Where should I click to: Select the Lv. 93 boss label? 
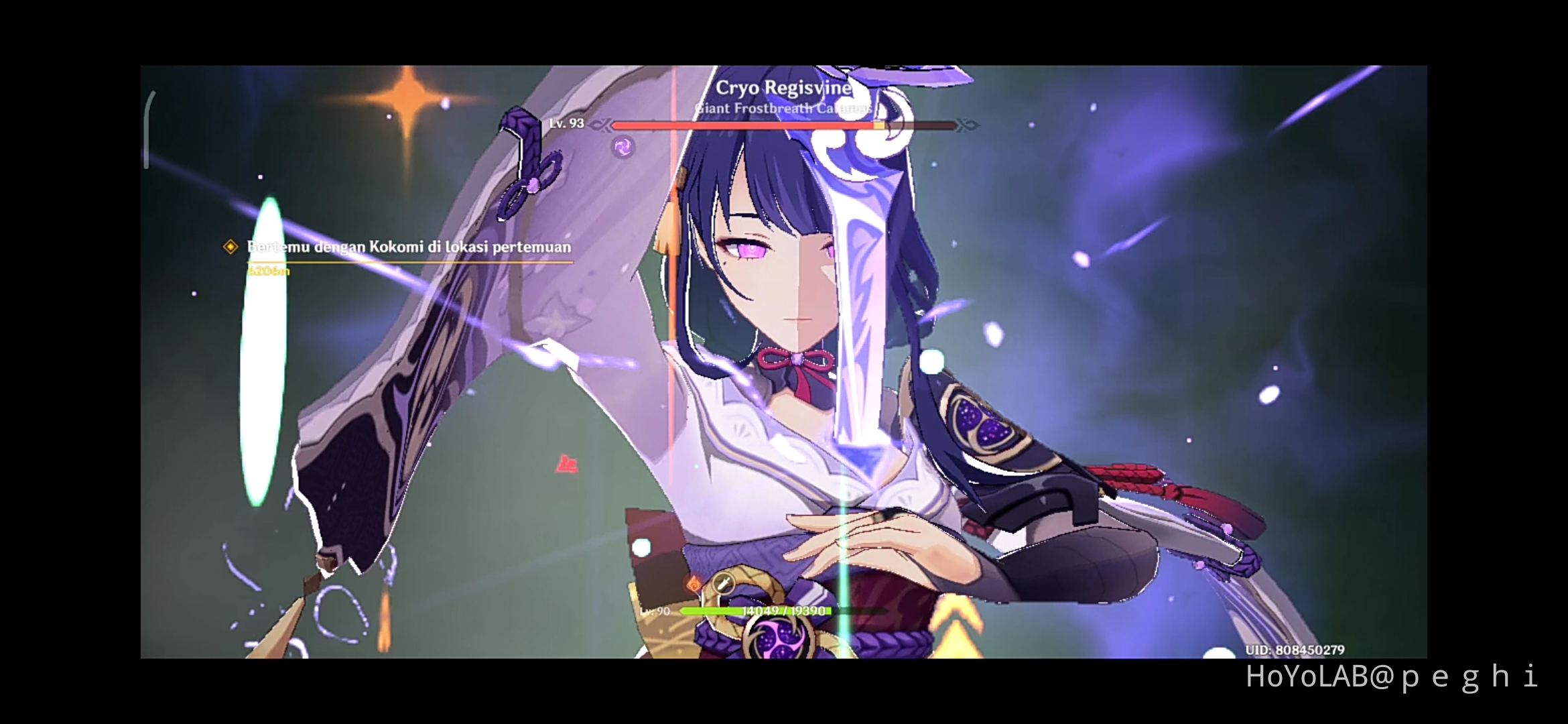click(566, 123)
